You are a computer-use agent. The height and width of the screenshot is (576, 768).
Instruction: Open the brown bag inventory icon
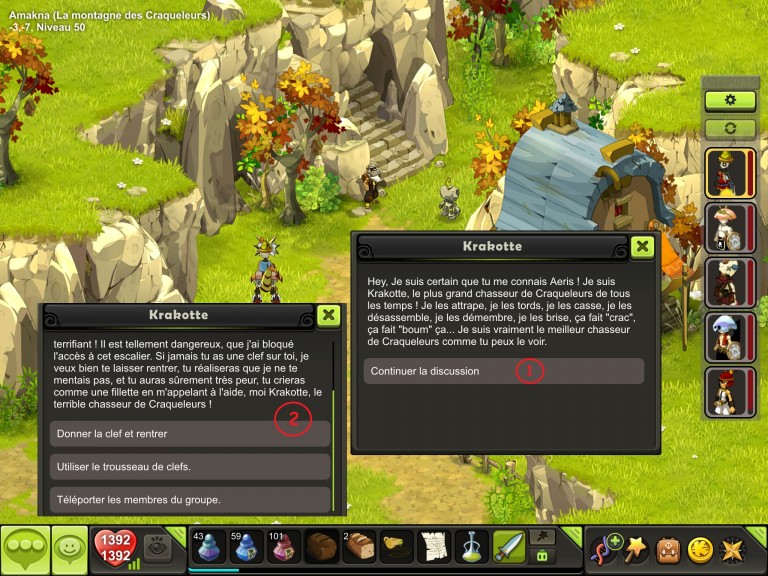pos(668,549)
